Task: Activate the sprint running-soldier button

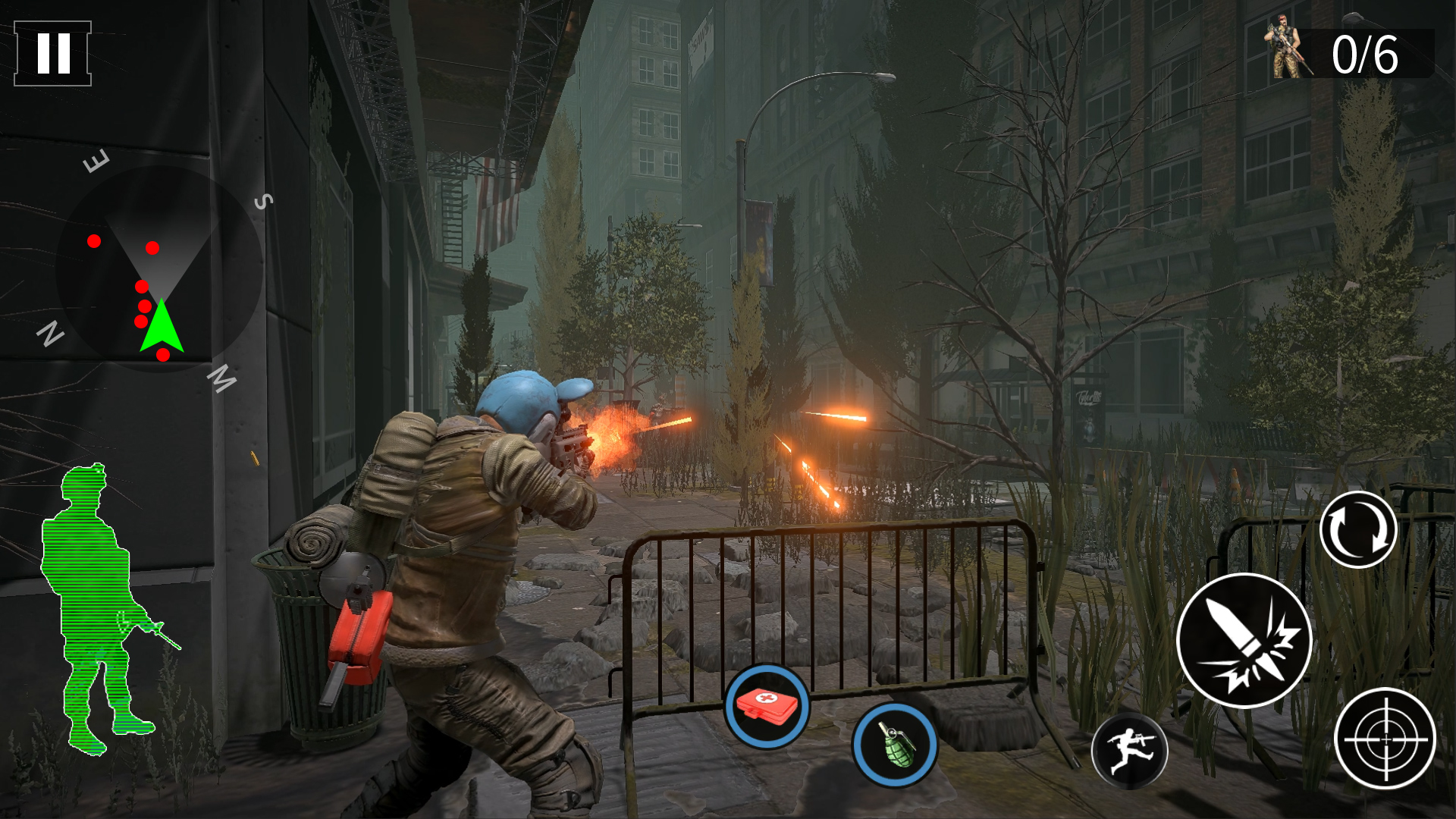Action: tap(1129, 751)
